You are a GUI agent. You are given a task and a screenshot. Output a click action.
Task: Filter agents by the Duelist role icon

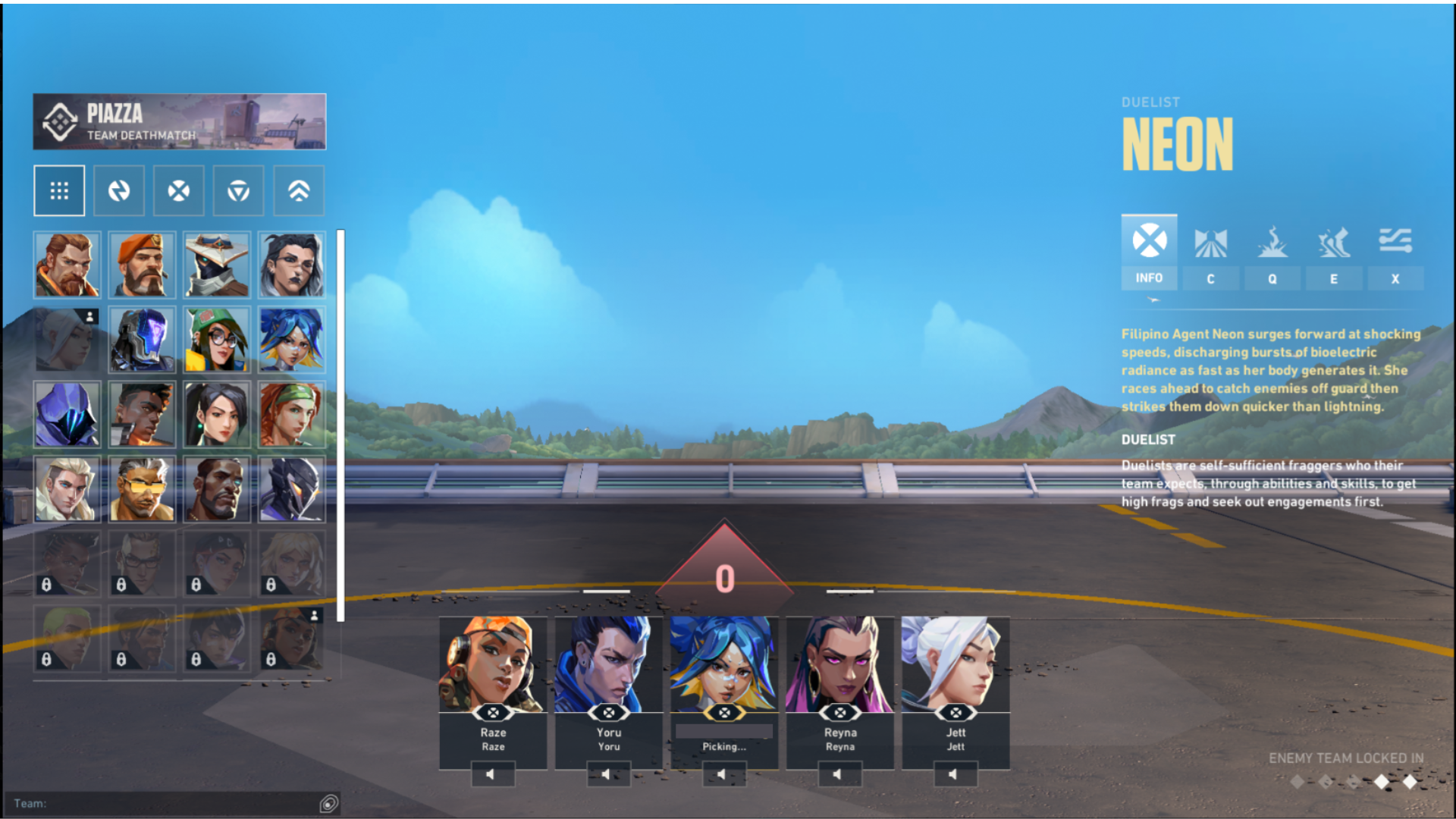coord(179,190)
